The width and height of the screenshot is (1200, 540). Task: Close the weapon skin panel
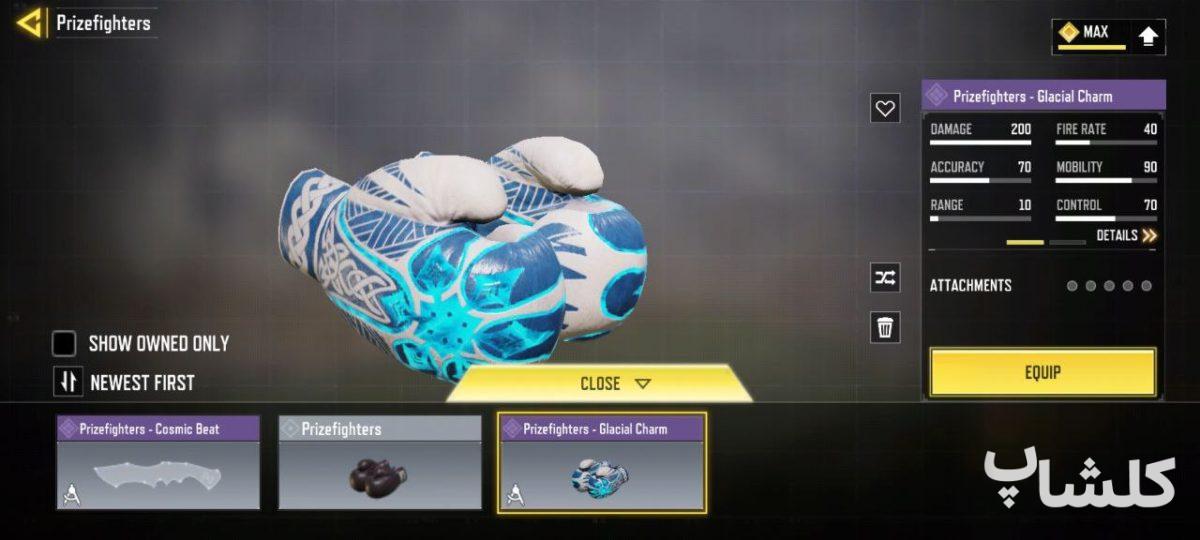[614, 384]
